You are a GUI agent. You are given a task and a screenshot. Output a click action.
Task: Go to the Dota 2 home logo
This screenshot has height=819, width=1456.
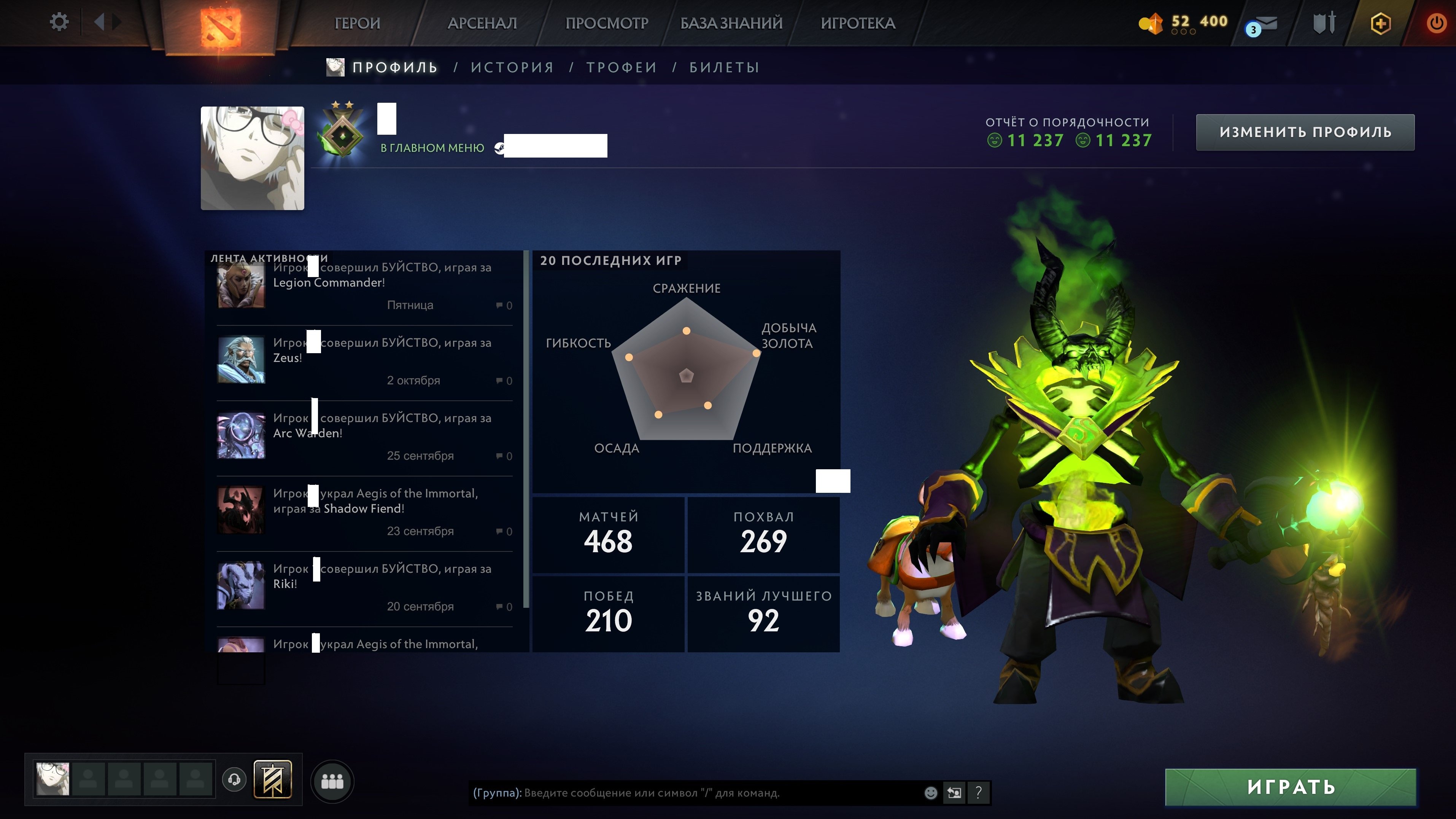click(x=220, y=25)
